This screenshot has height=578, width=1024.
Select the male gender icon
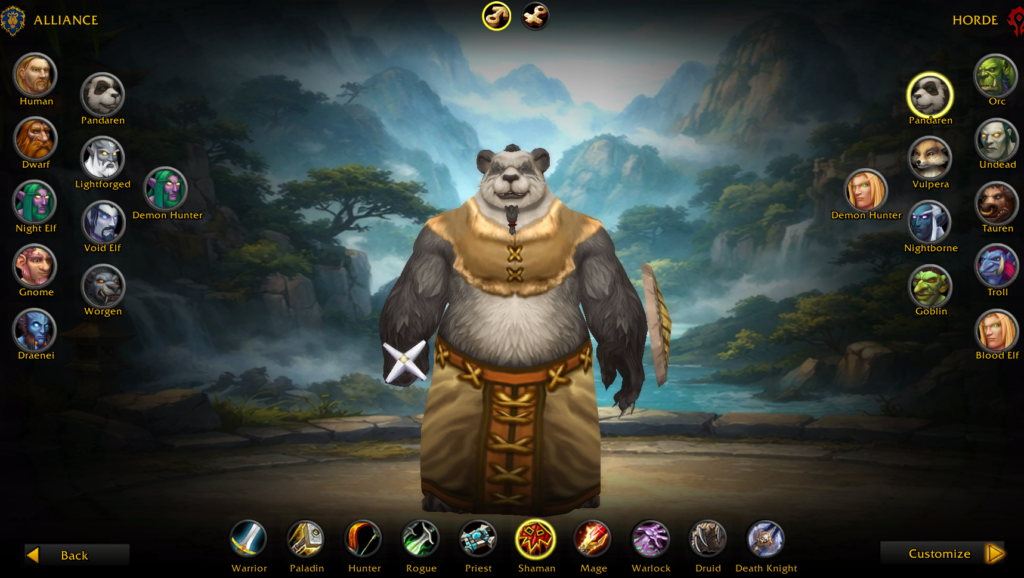(497, 16)
